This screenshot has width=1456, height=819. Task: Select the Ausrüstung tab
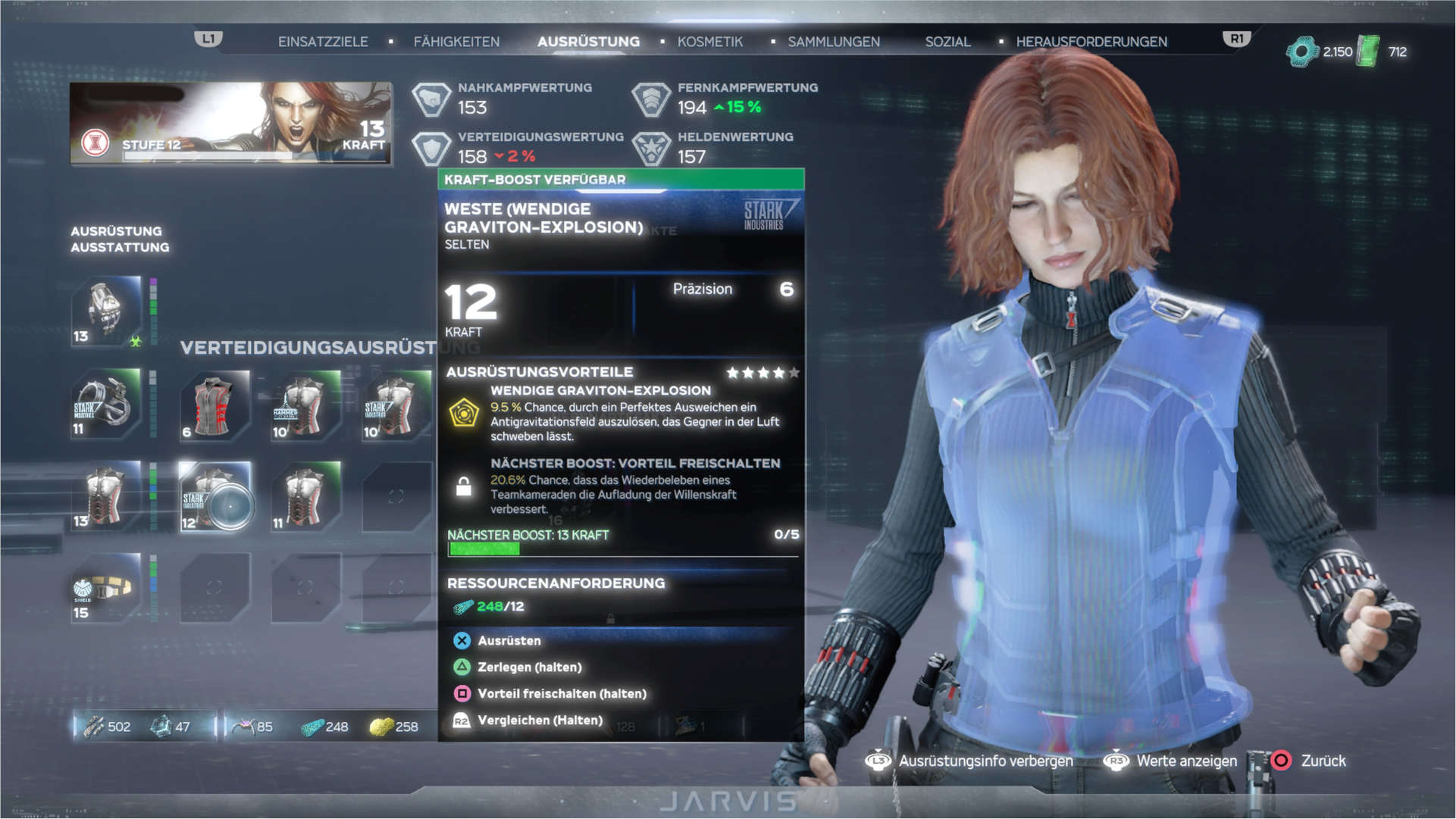point(588,42)
